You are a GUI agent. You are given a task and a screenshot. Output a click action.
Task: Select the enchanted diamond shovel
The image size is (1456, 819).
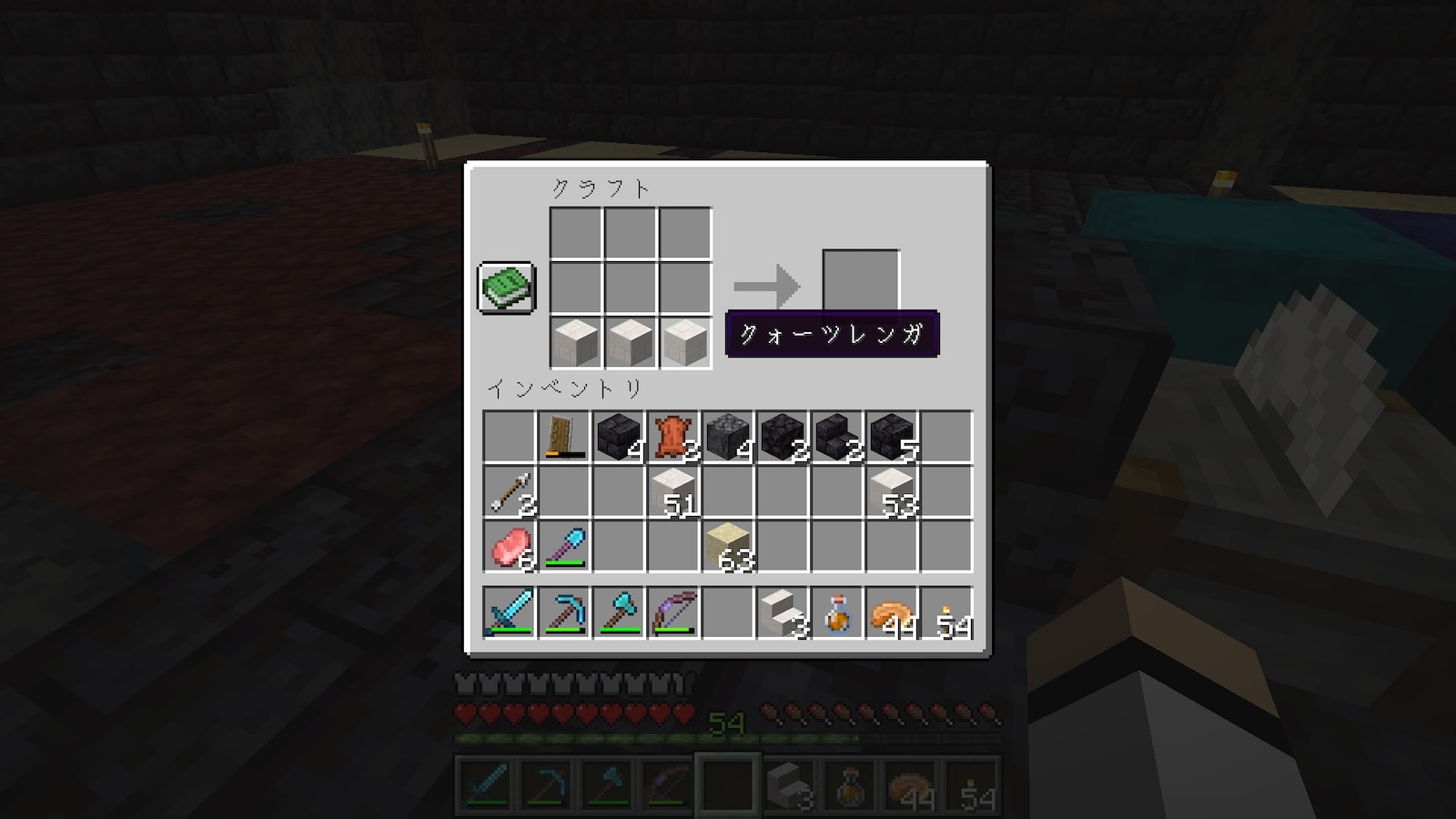pos(564,547)
